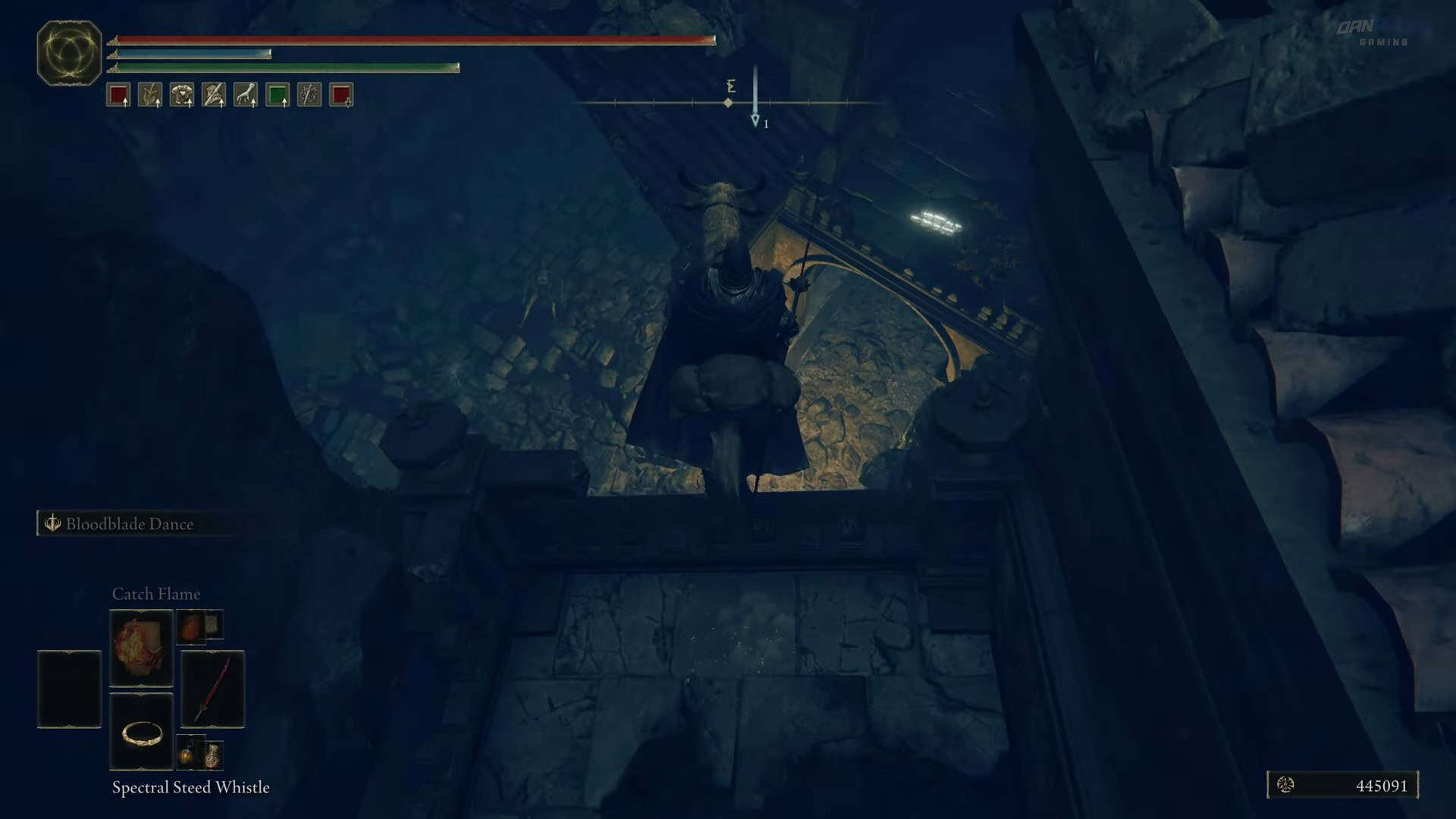The image size is (1456, 819).
Task: Click the Great Rune emblem icon
Action: point(69,53)
